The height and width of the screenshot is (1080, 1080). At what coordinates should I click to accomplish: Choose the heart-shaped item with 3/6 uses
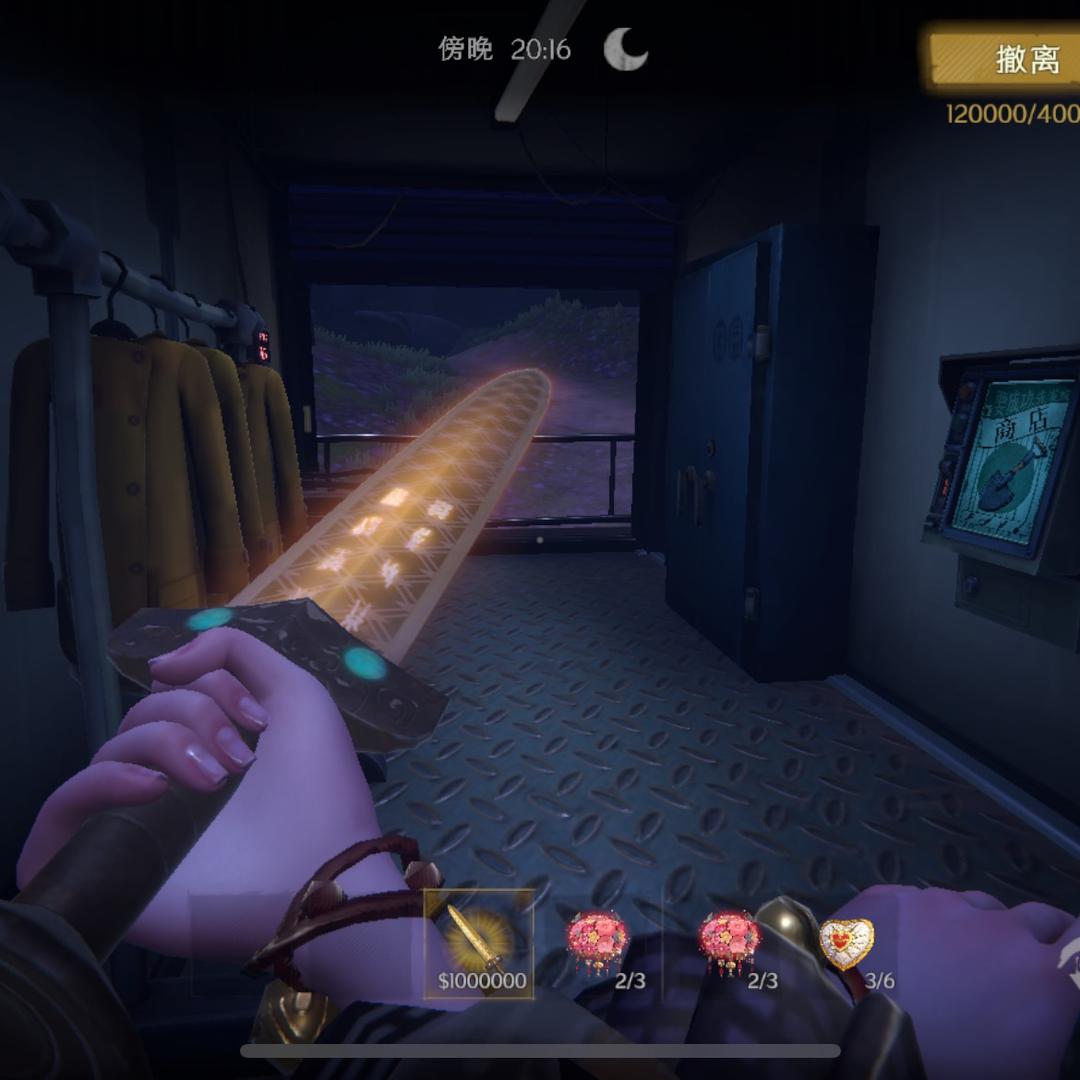pos(846,944)
